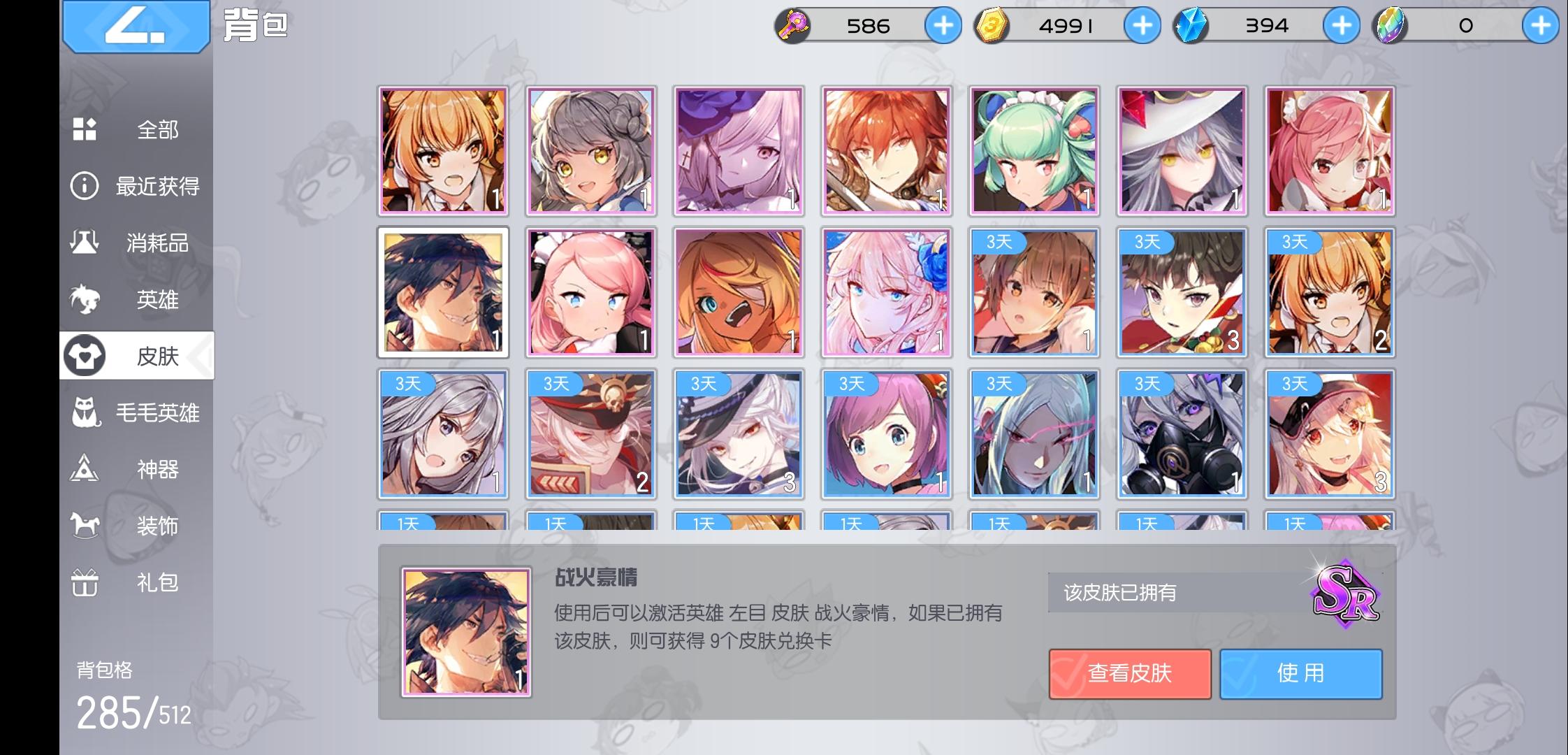Select the 神器 artifact triangle icon
This screenshot has height=755, width=1568.
point(83,470)
